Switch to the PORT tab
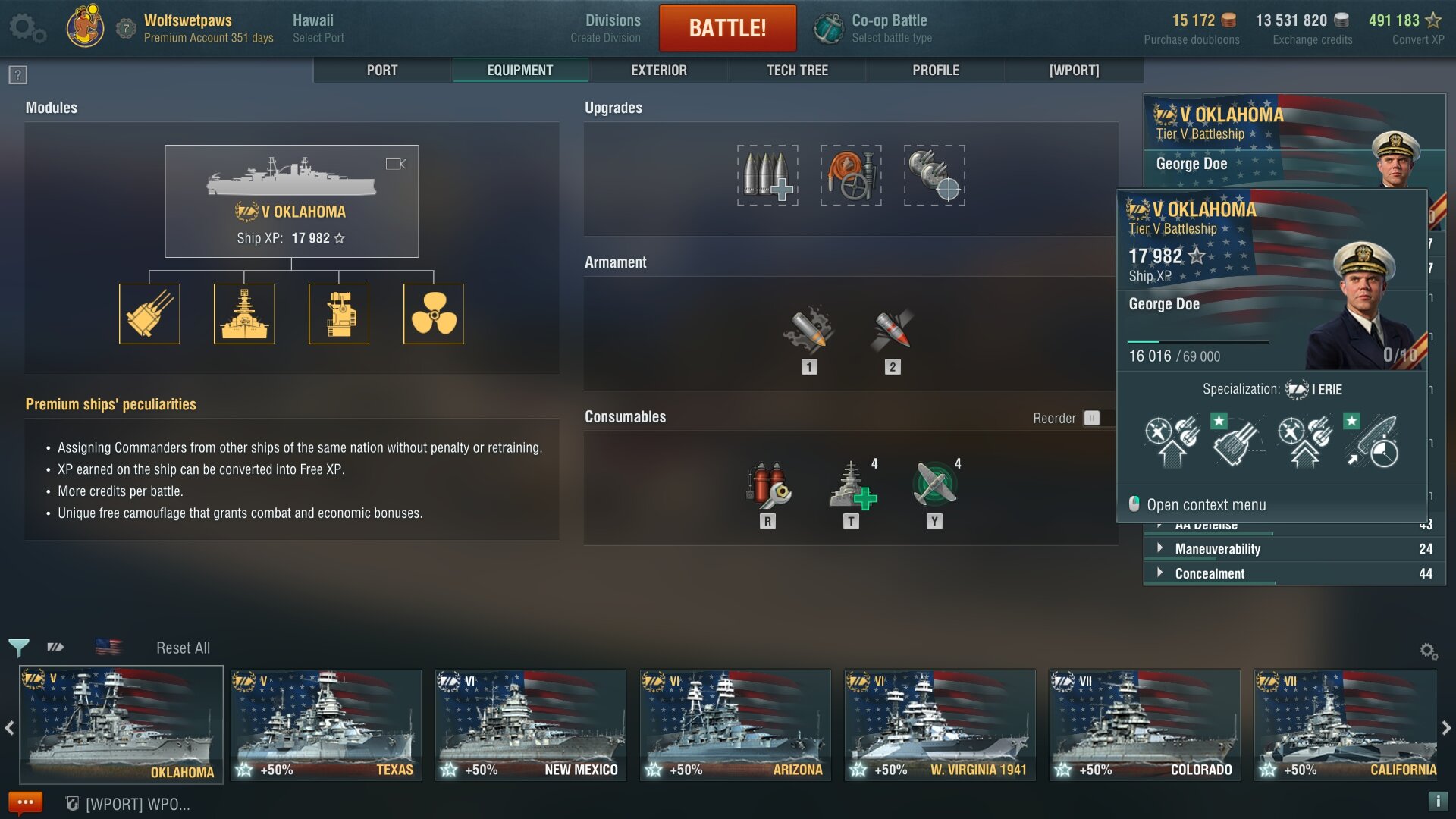The image size is (1456, 819). point(382,71)
